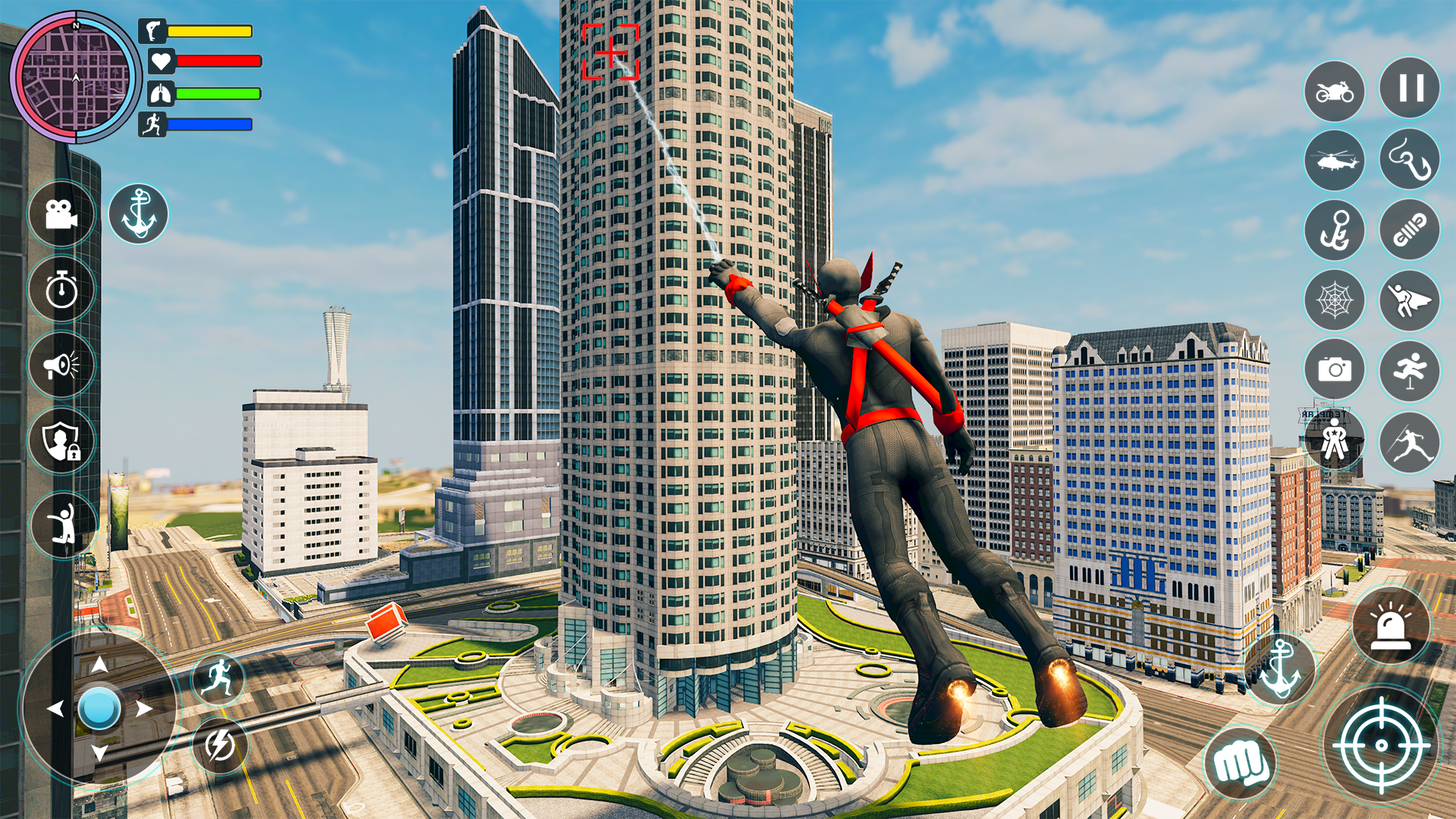Open the video recorder on the left
Image resolution: width=1456 pixels, height=819 pixels.
pos(61,215)
